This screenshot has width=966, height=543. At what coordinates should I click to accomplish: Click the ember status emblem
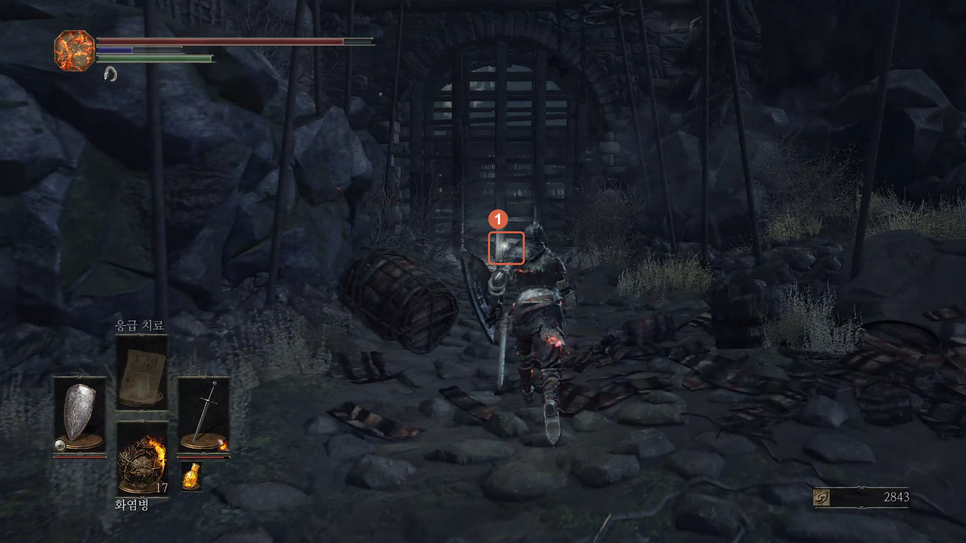[74, 50]
